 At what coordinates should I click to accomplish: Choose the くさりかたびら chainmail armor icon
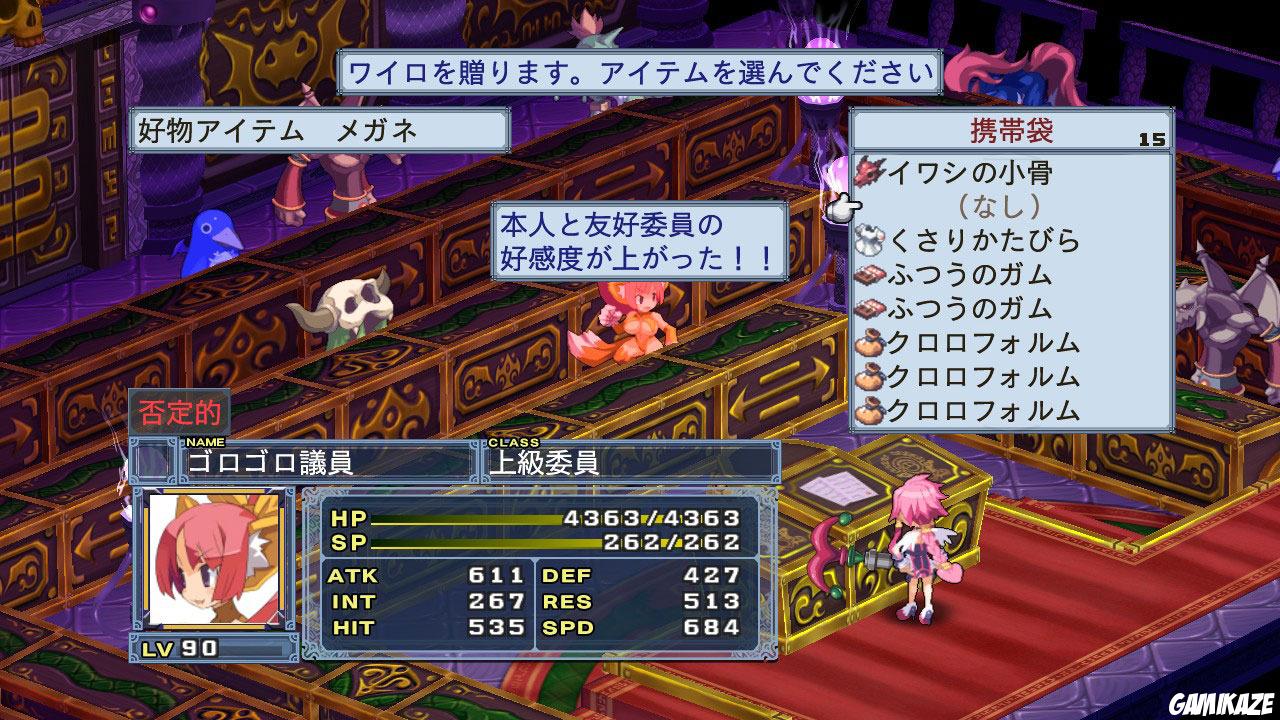coord(869,241)
